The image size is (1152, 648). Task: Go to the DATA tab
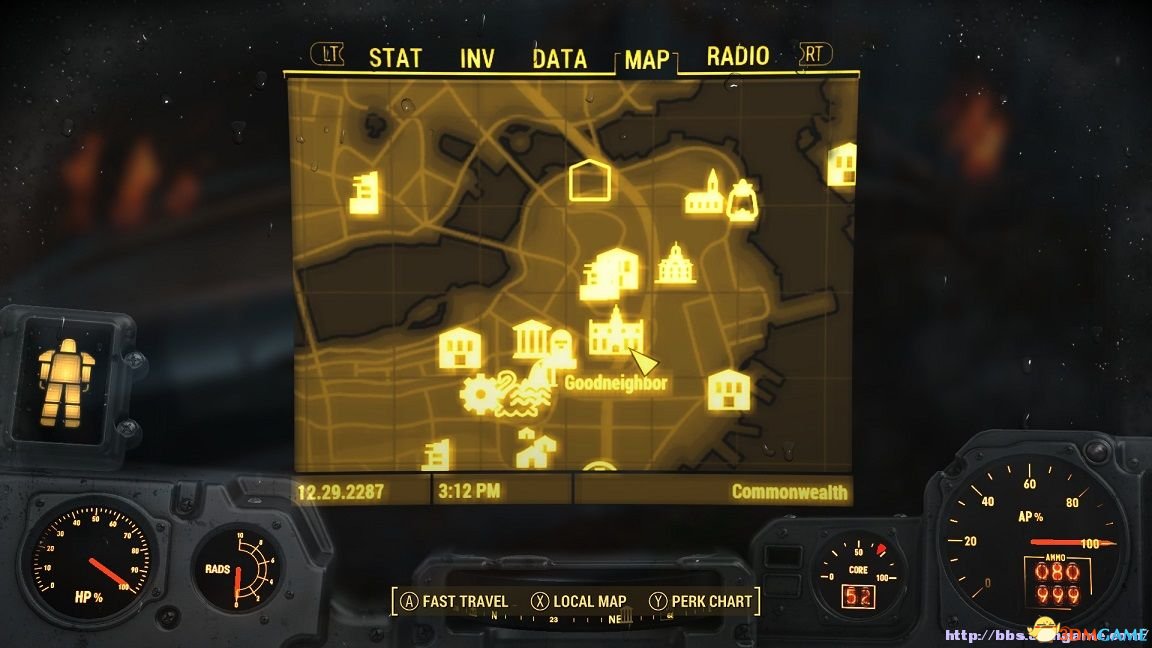(559, 58)
